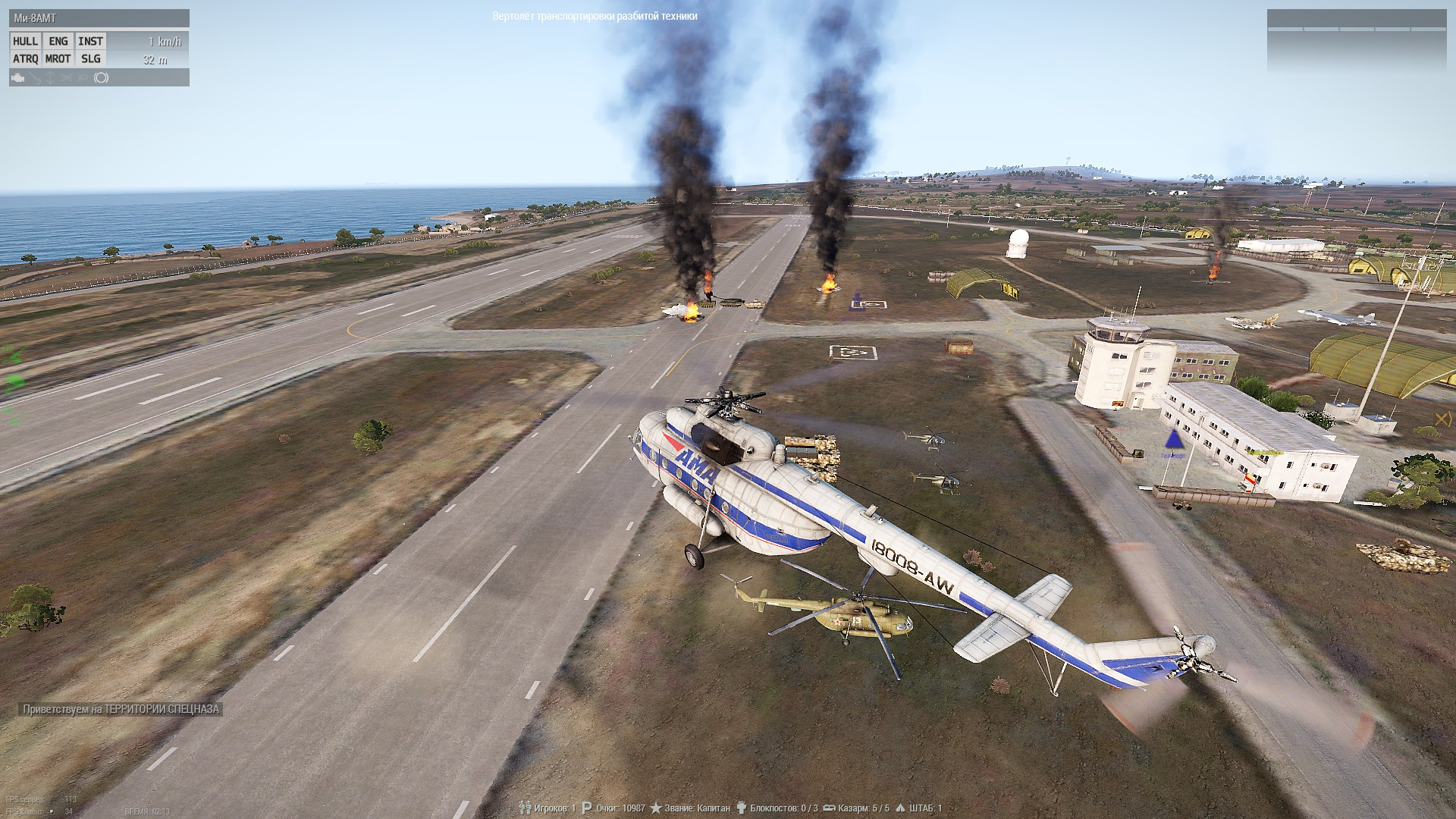
Task: Select the blue Teleport triangle marker
Action: [1173, 440]
